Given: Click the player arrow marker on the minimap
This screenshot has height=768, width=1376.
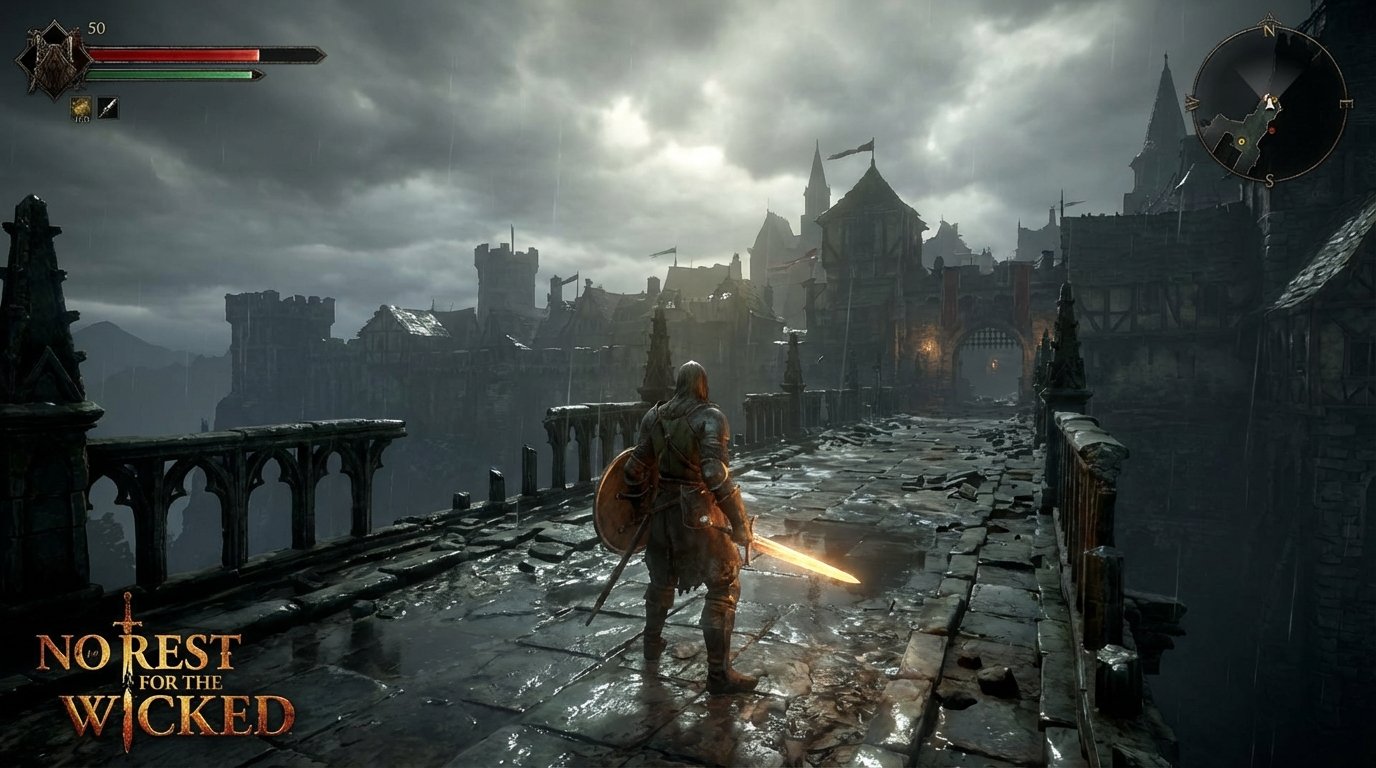Looking at the screenshot, I should 1270,102.
